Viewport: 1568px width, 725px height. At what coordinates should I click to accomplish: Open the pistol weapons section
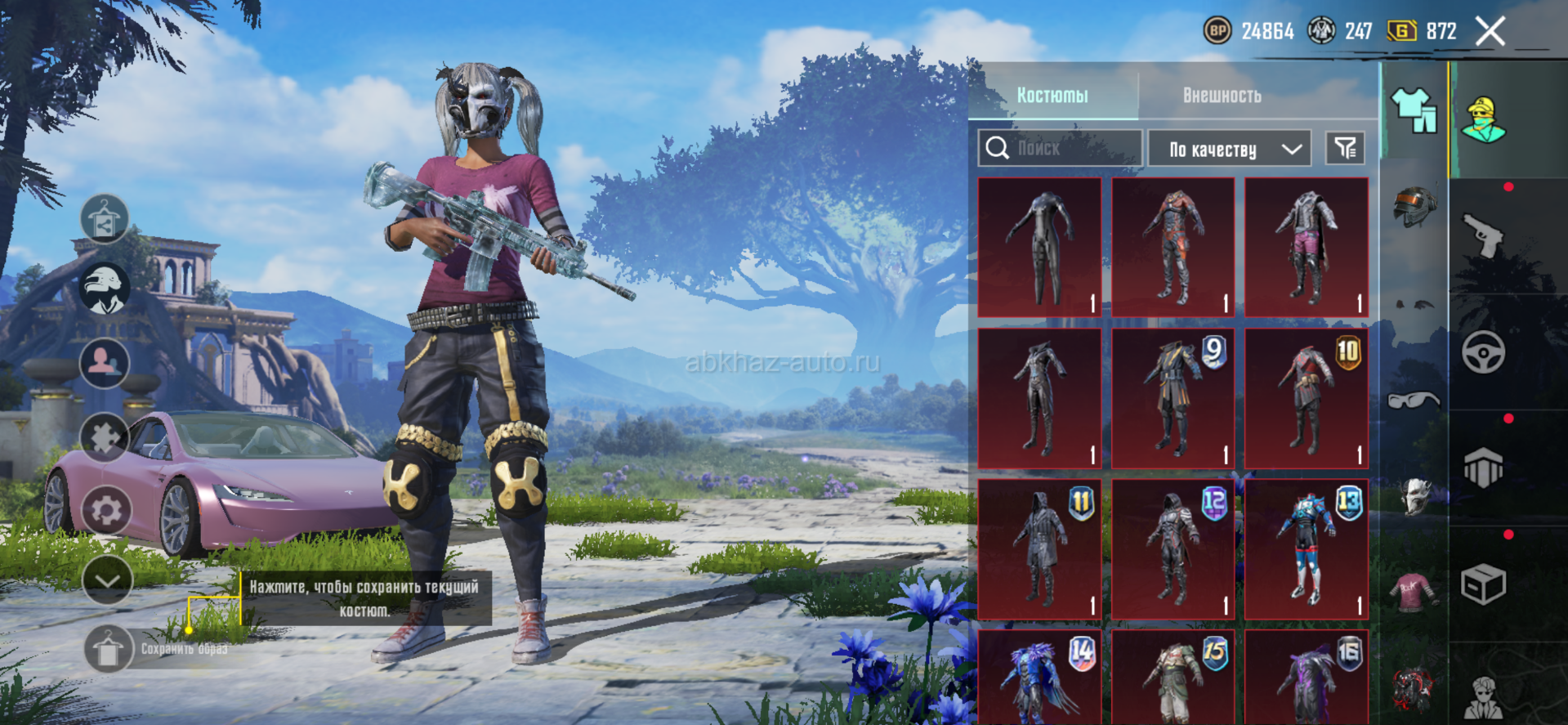click(x=1483, y=235)
